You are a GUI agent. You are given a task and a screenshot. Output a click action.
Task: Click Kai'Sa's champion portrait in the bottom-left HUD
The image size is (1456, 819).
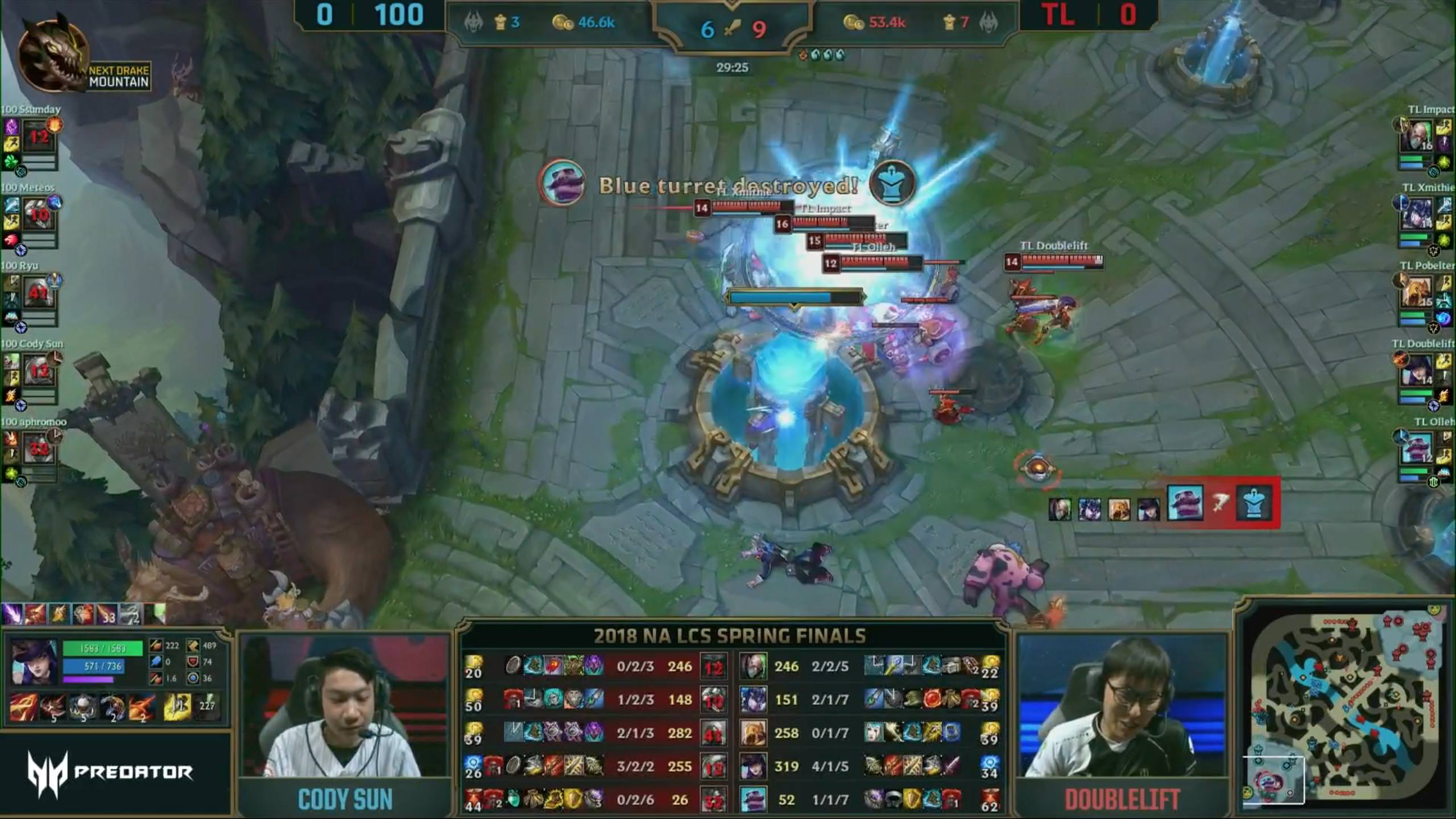pos(34,661)
